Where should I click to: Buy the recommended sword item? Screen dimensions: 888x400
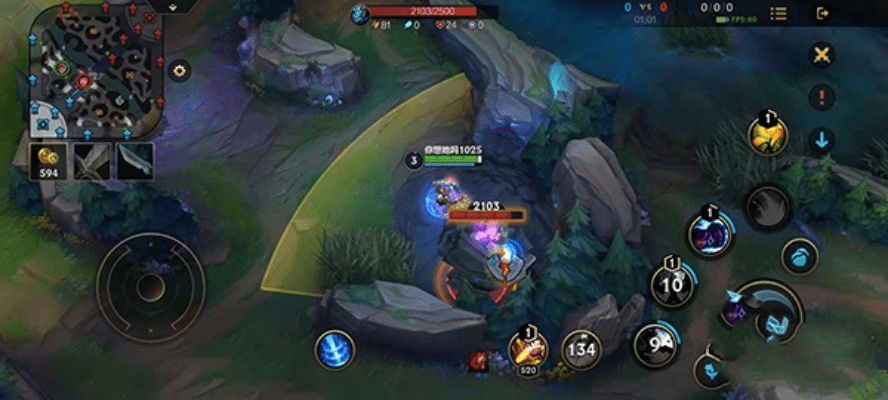click(93, 160)
